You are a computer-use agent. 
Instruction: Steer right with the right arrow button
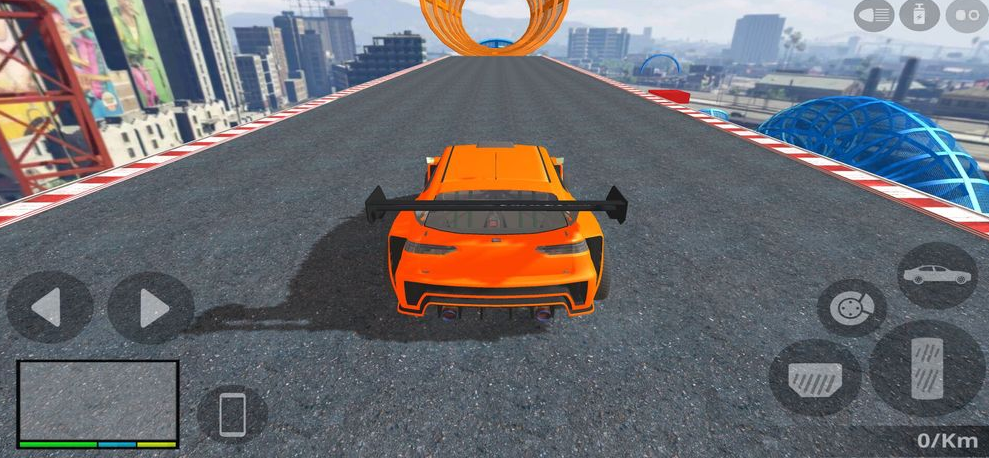150,307
